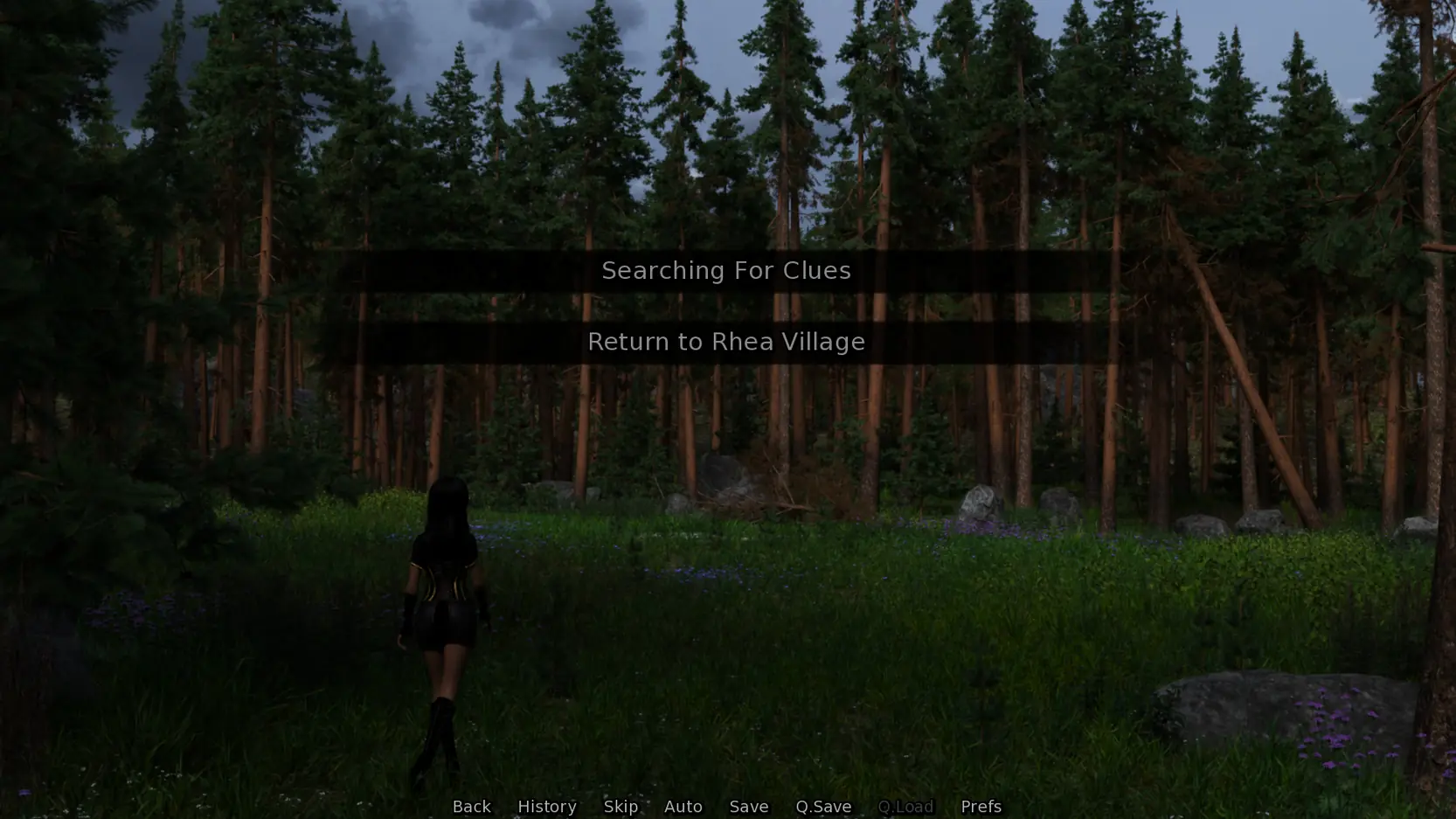Open the Prefs menu
This screenshot has width=1456, height=819.
(981, 806)
